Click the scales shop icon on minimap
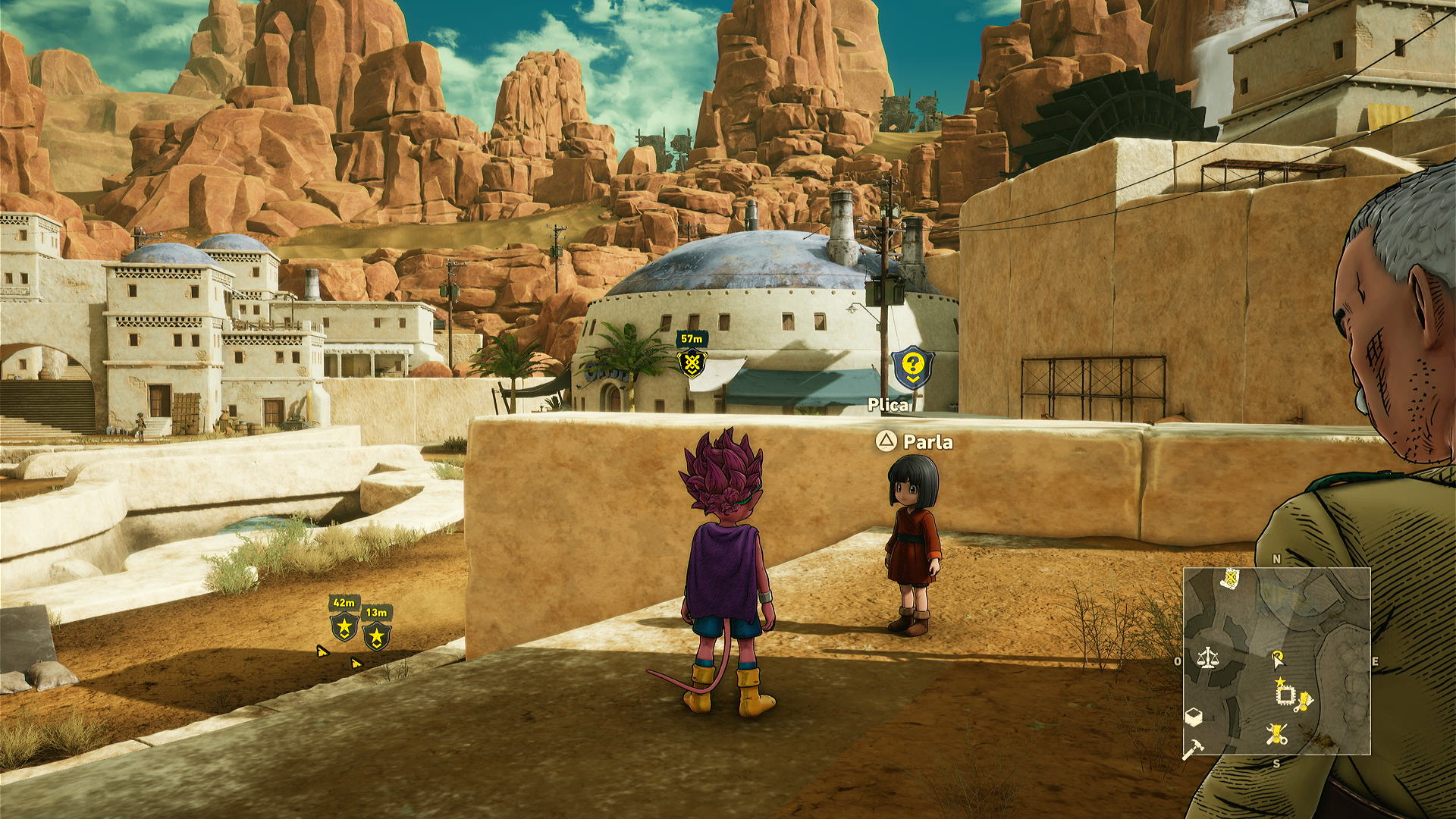This screenshot has height=819, width=1456. 1207,657
